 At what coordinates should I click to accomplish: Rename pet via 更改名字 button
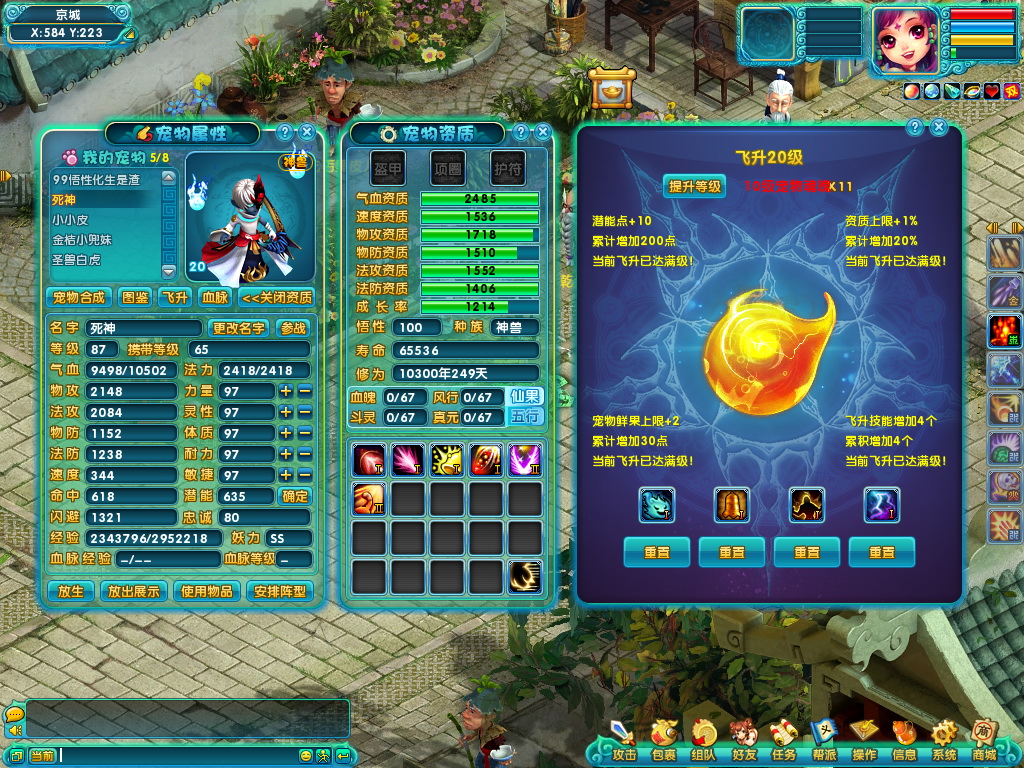pyautogui.click(x=239, y=328)
